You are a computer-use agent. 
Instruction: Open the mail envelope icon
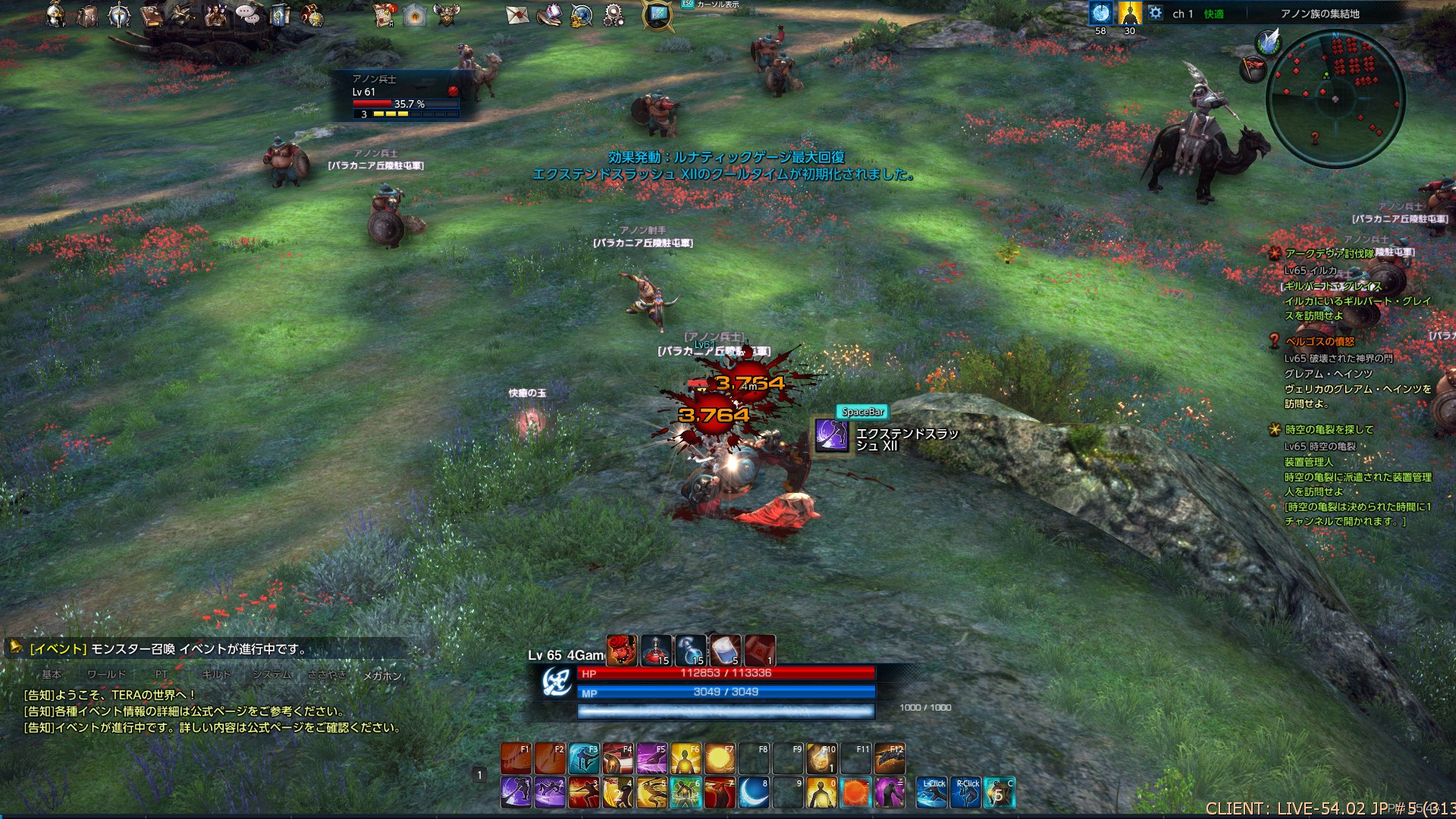(x=516, y=14)
